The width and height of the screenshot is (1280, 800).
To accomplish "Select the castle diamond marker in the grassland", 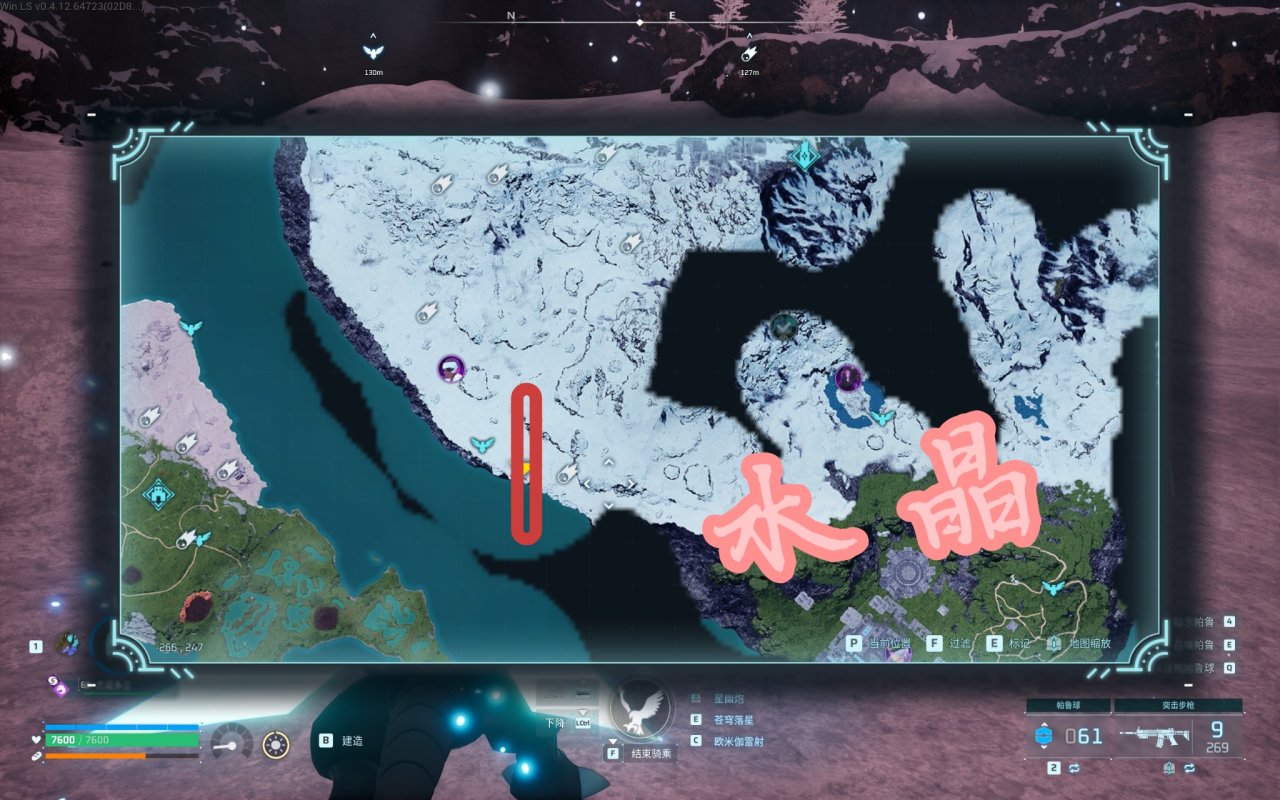I will tap(157, 493).
